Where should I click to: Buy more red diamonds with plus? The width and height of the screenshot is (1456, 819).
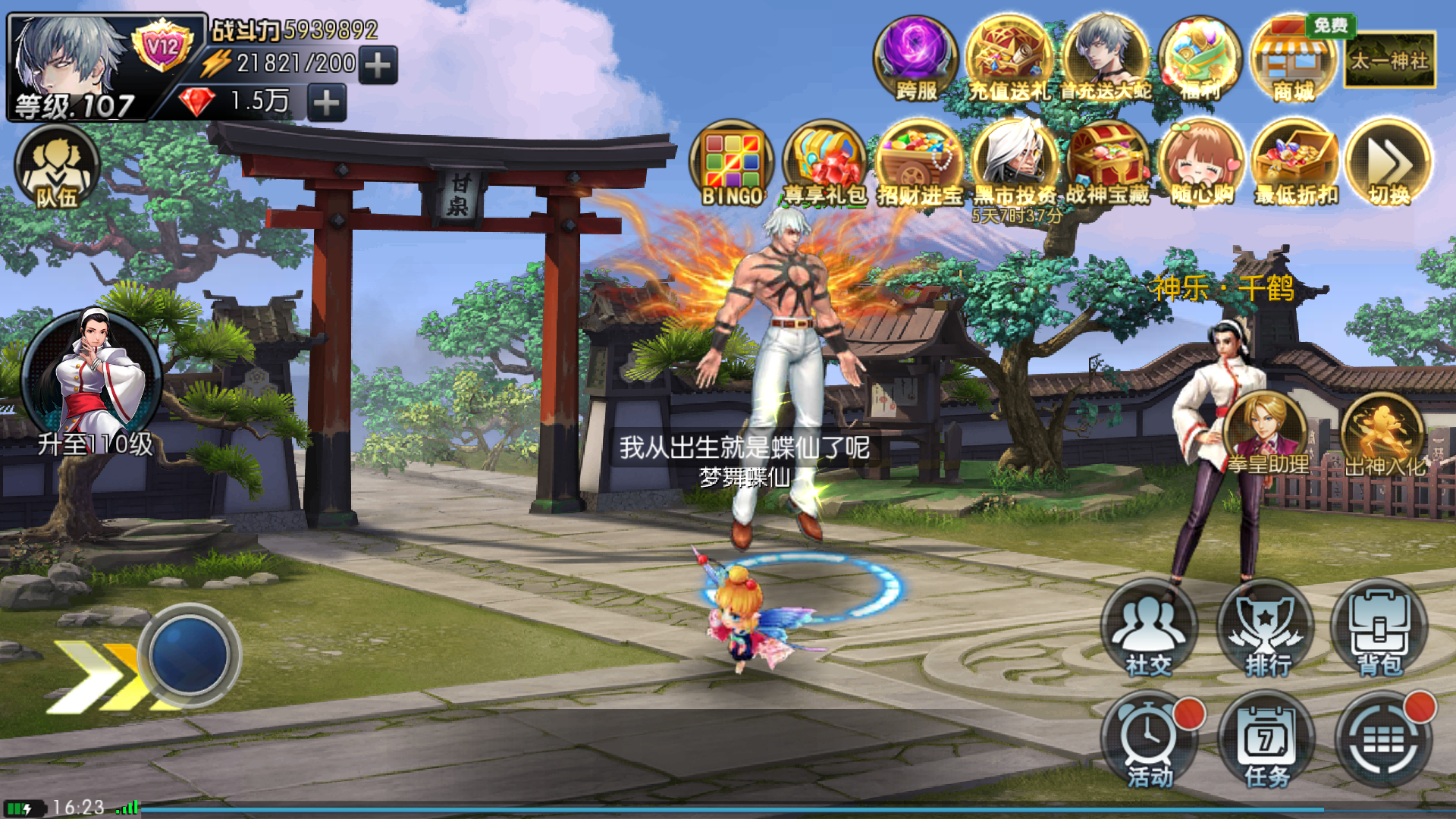coord(327,102)
